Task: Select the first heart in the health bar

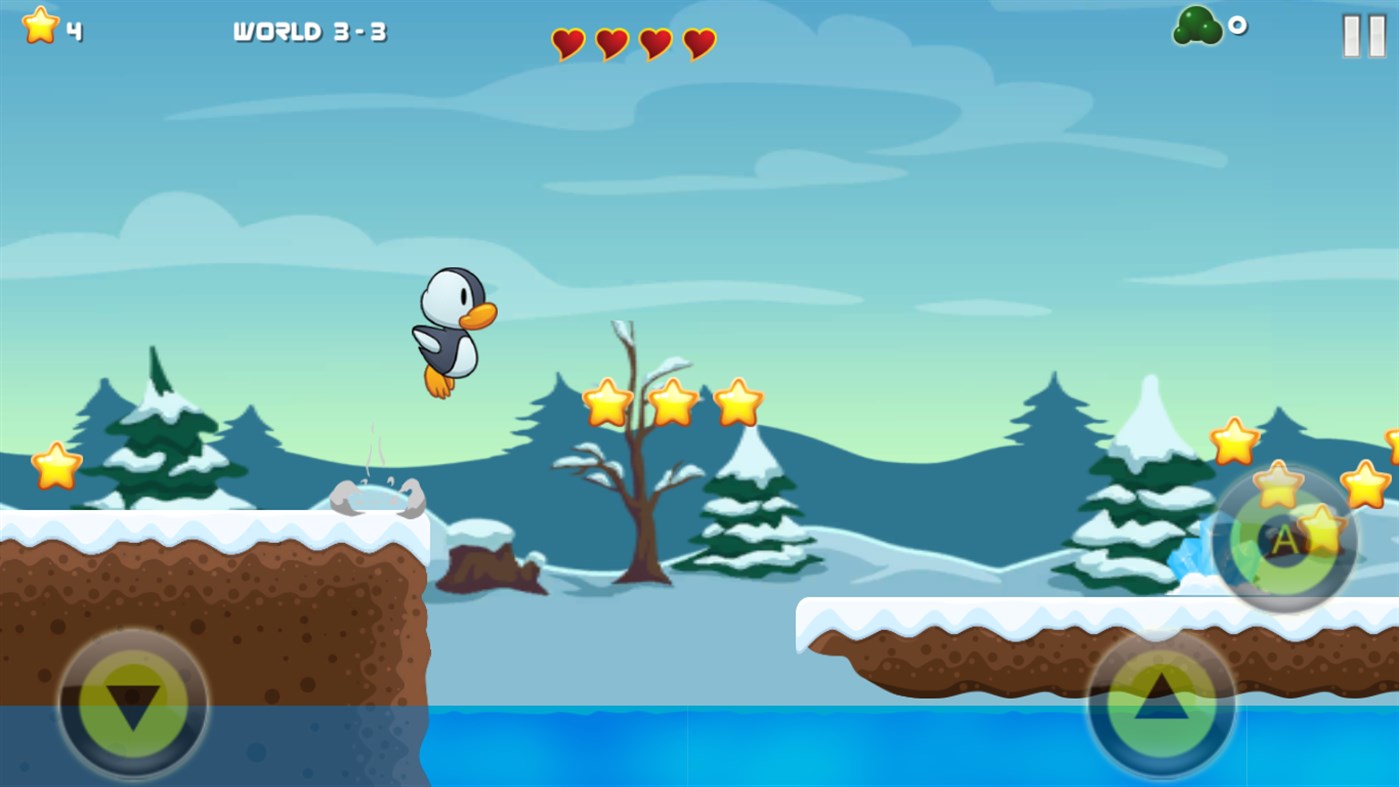Action: tap(567, 43)
